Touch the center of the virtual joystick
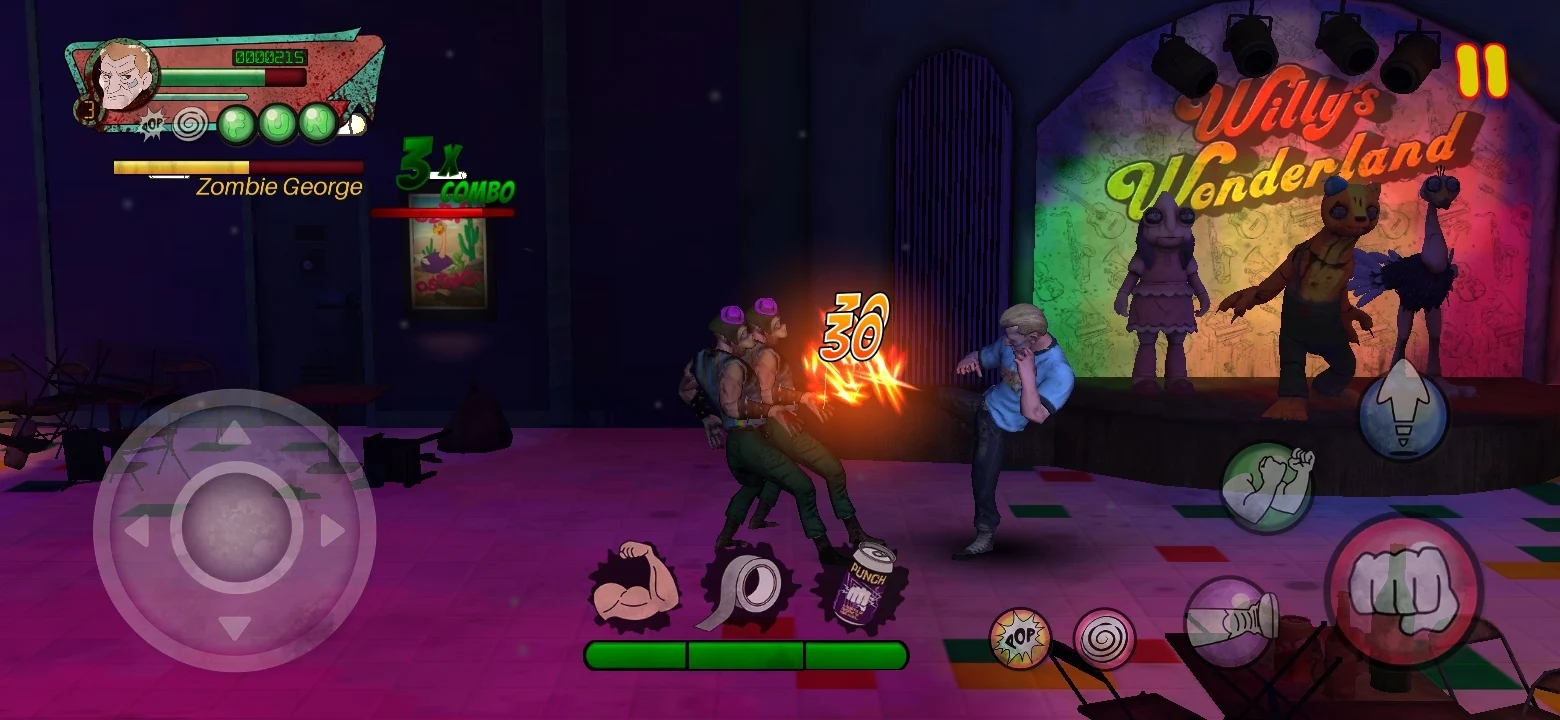This screenshot has height=720, width=1560. click(235, 528)
